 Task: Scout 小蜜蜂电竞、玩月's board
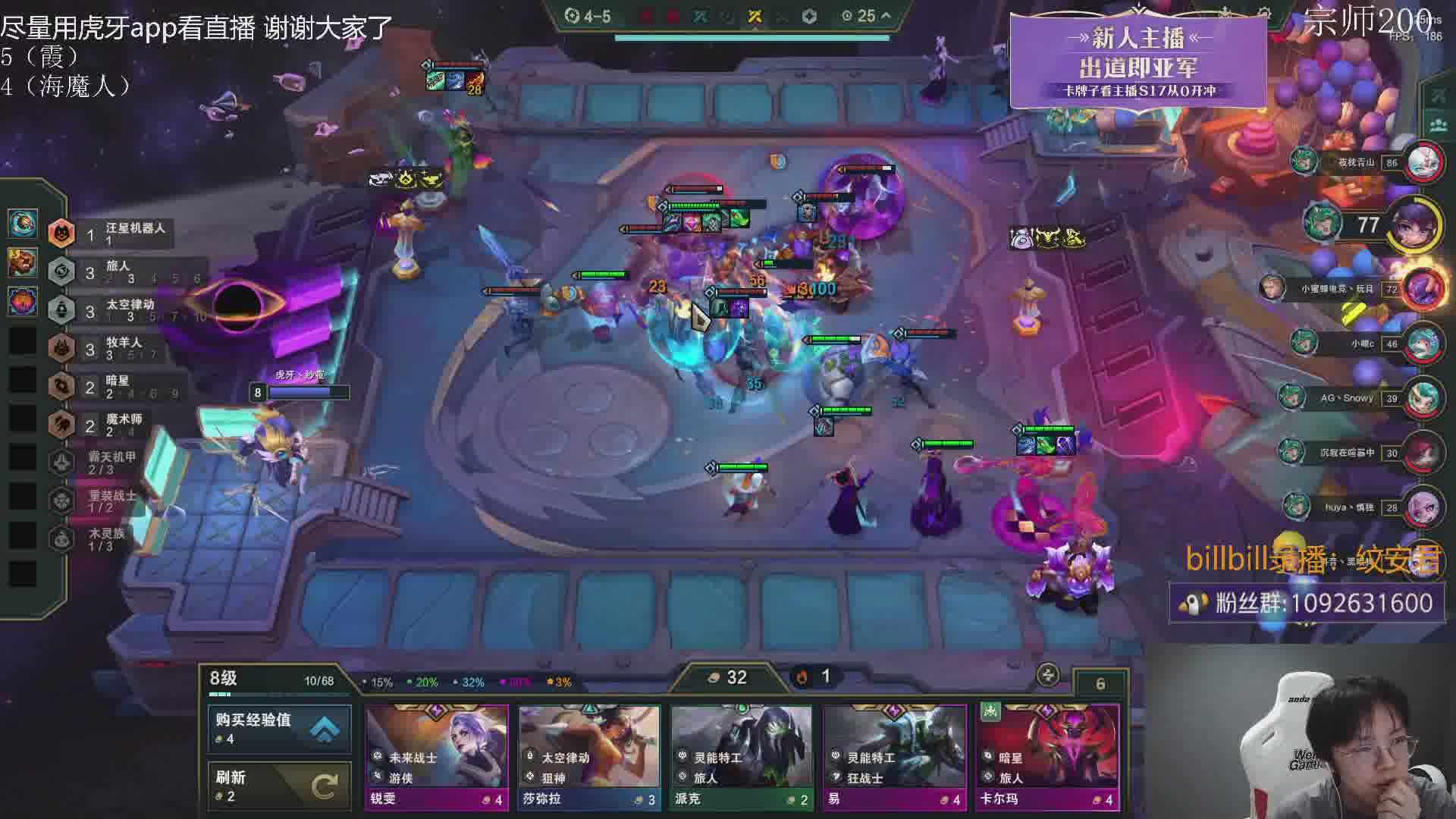(x=1423, y=289)
